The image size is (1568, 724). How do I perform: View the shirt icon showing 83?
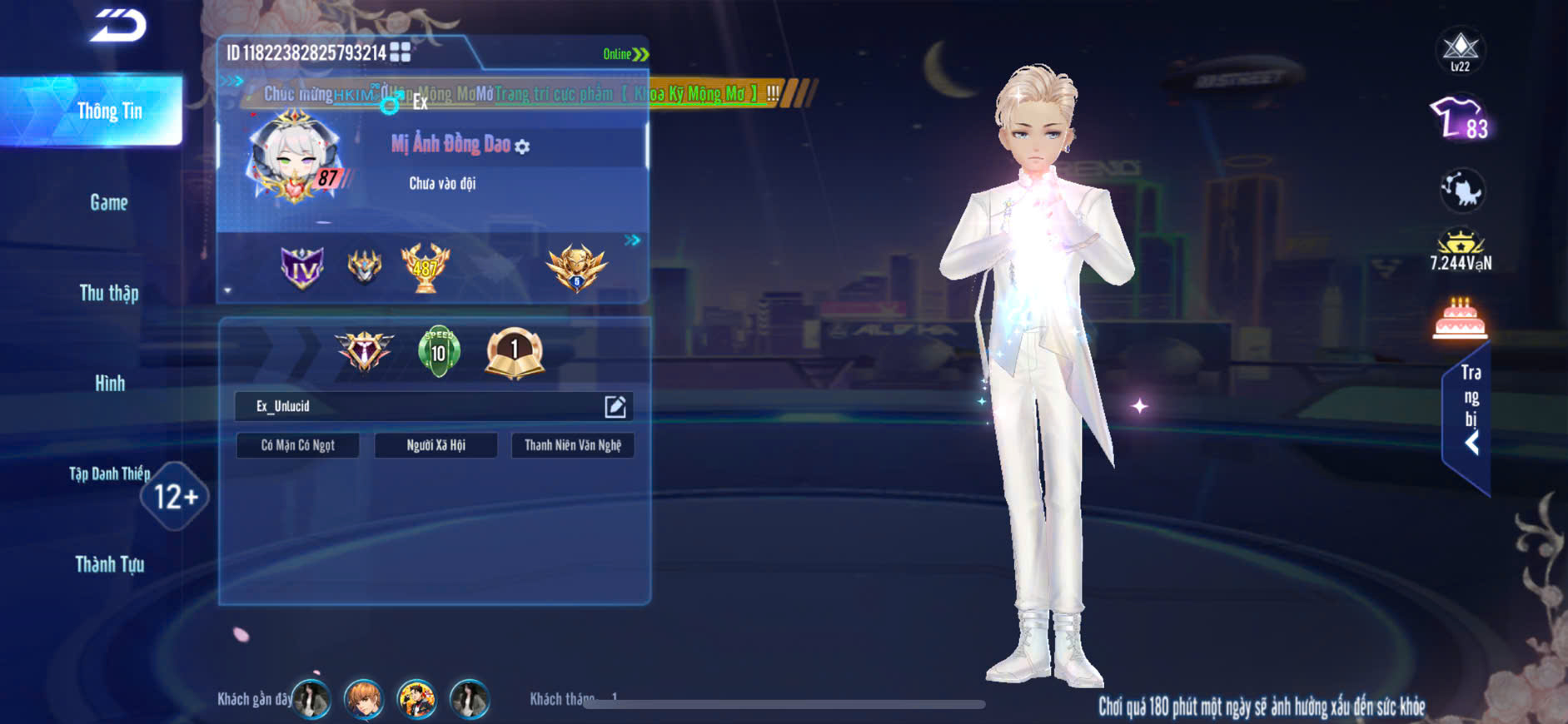(1459, 119)
